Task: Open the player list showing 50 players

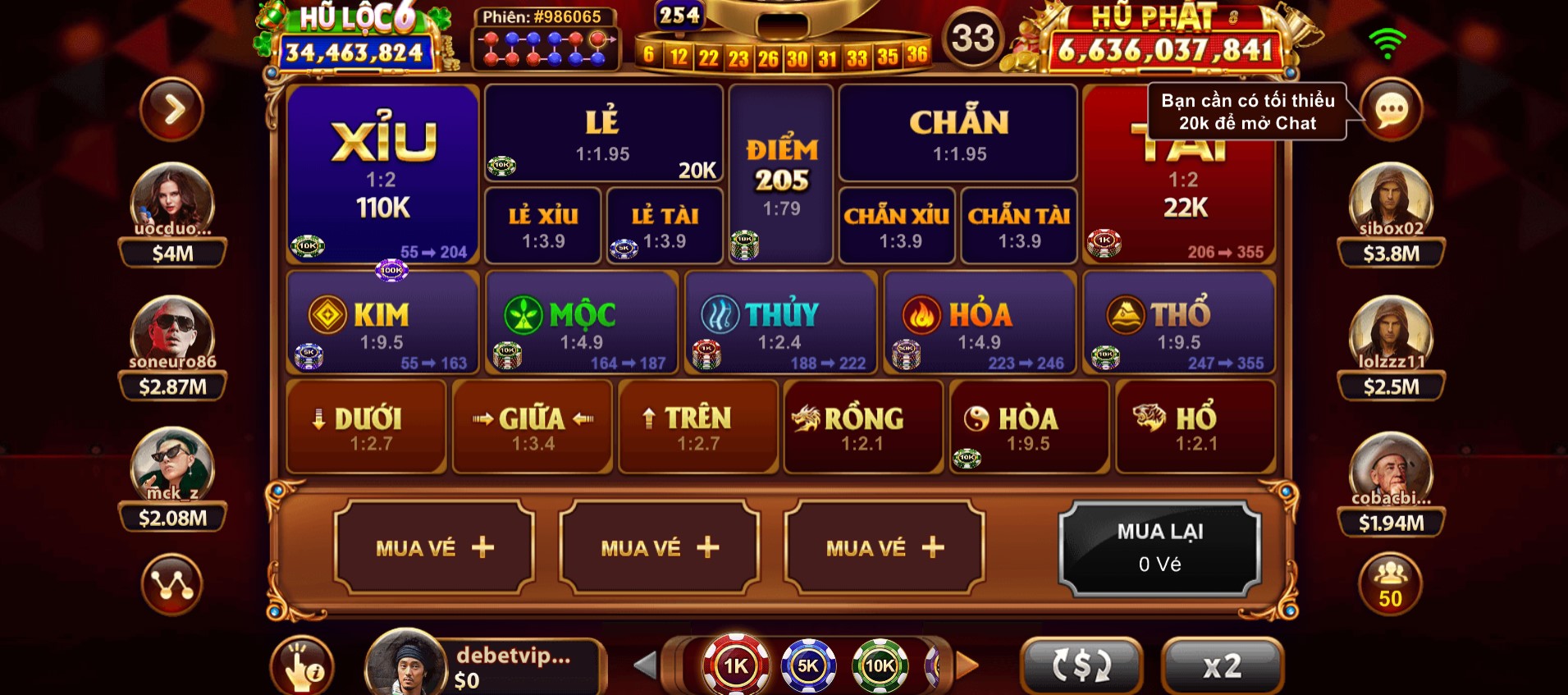Action: [1390, 583]
